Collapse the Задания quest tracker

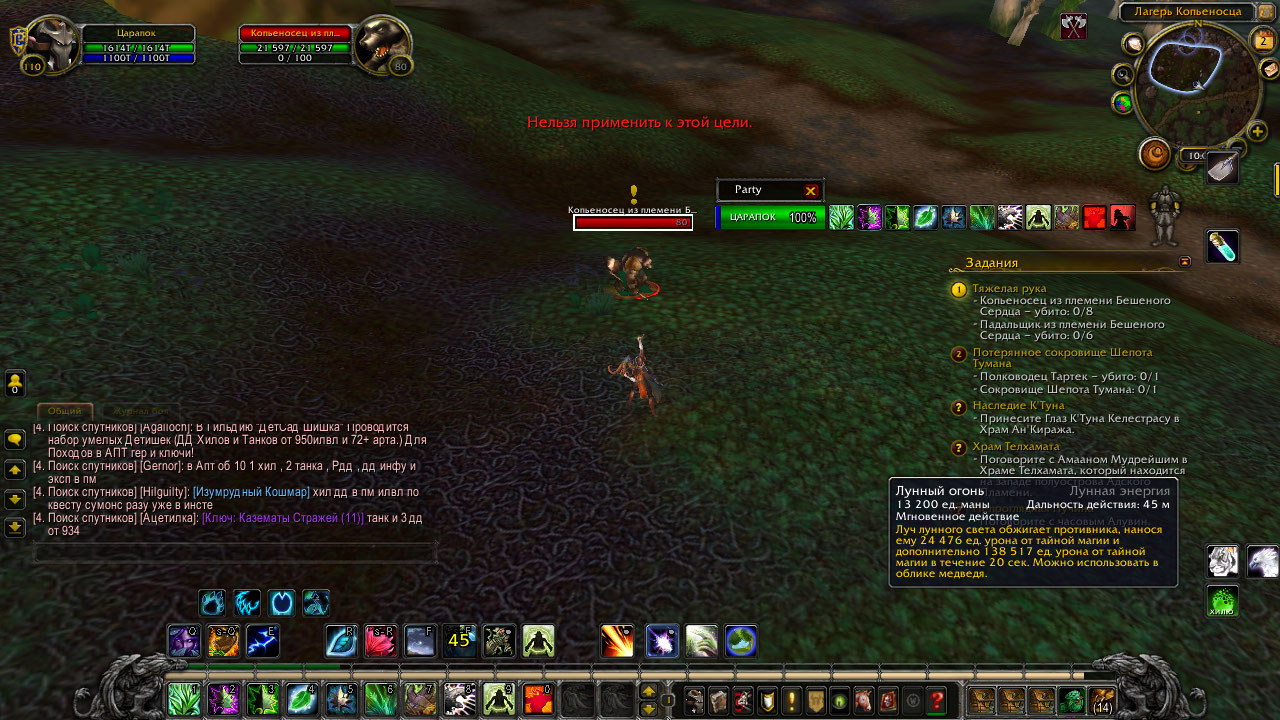(x=1185, y=262)
